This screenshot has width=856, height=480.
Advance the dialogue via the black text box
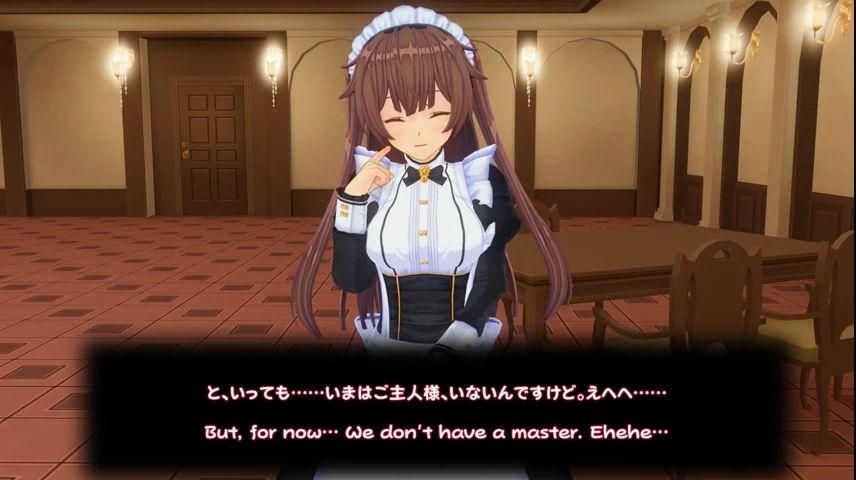(x=427, y=410)
